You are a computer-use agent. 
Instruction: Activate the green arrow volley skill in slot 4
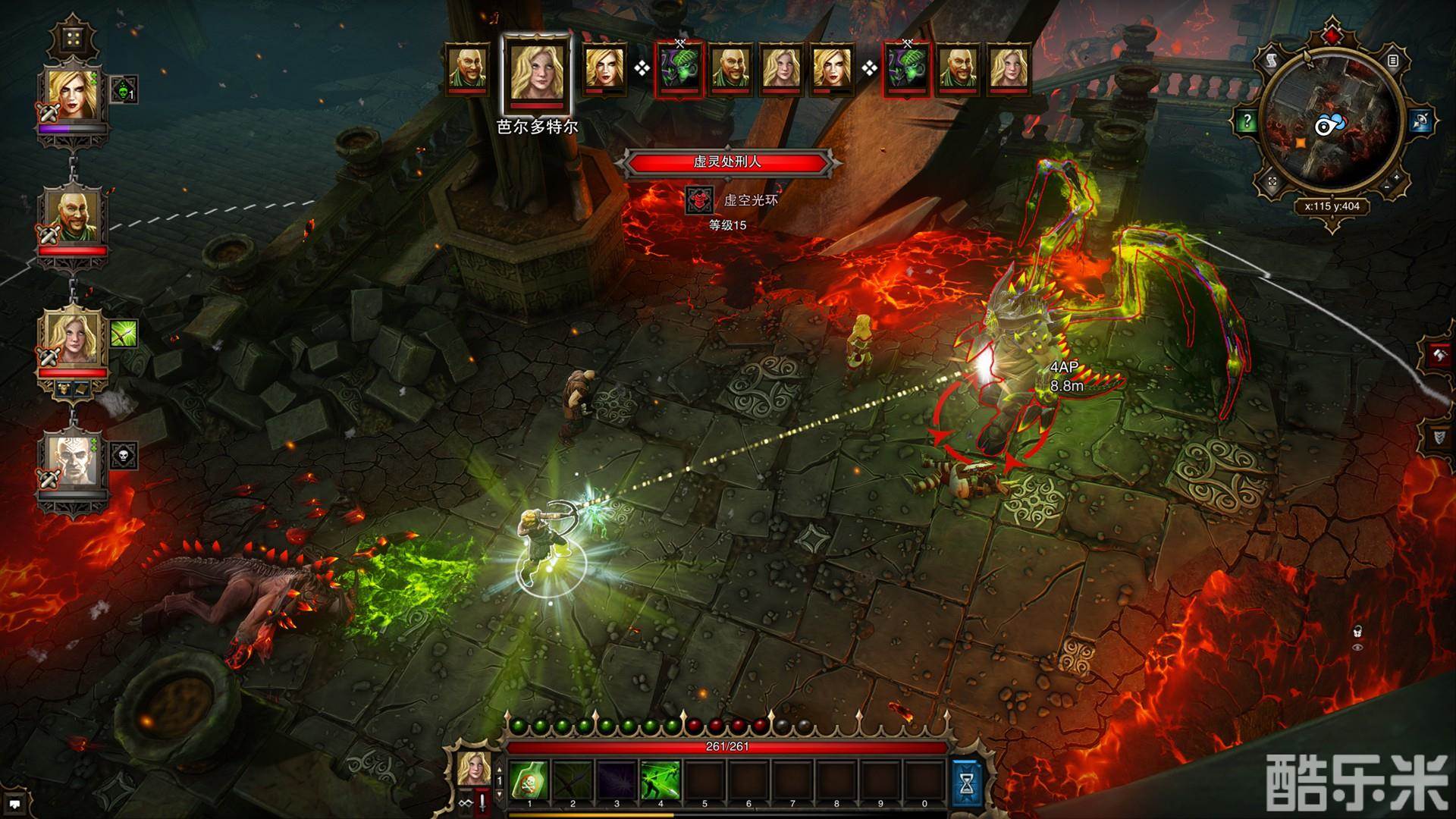point(661,779)
